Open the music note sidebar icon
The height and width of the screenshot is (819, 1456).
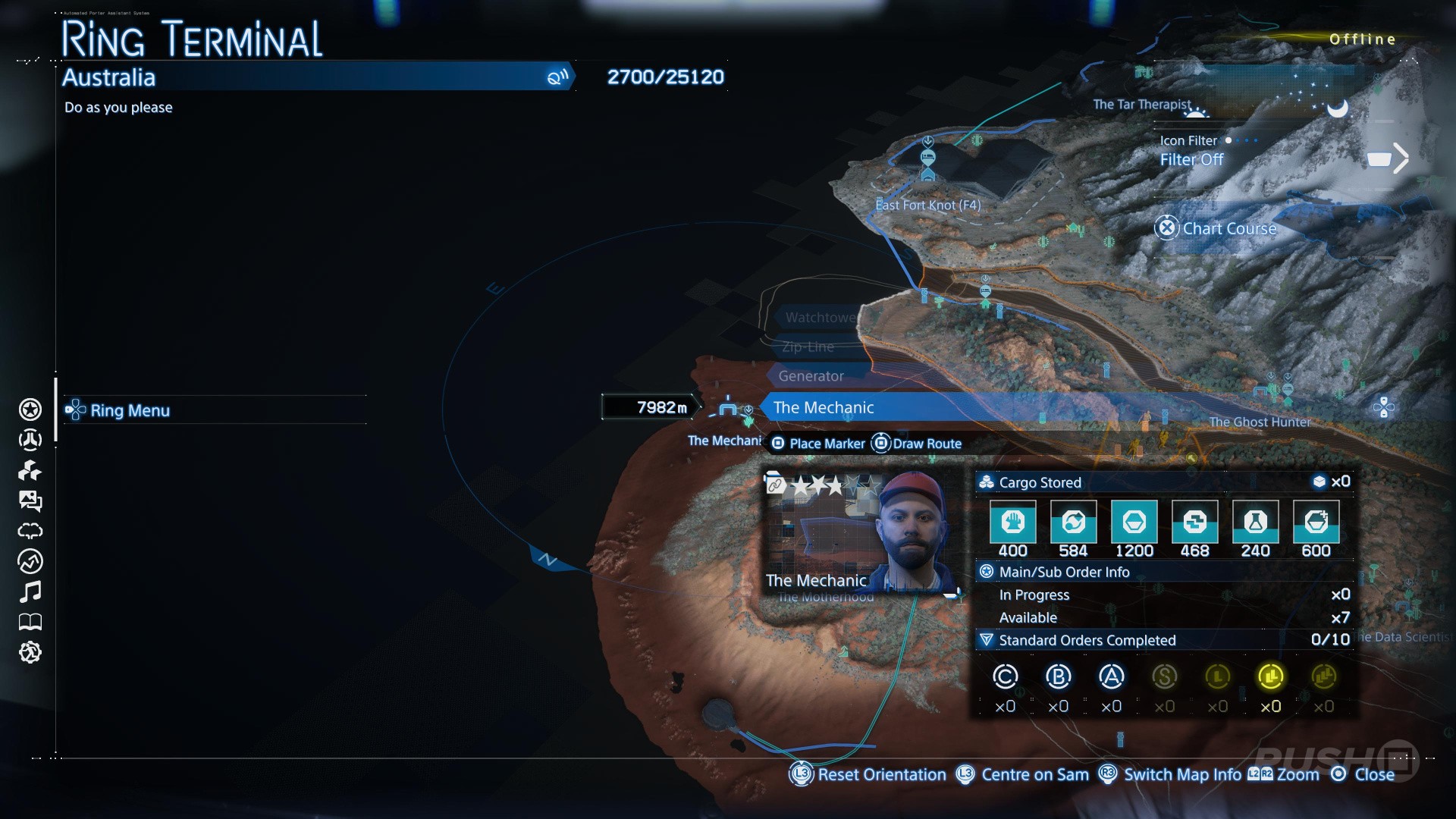30,591
